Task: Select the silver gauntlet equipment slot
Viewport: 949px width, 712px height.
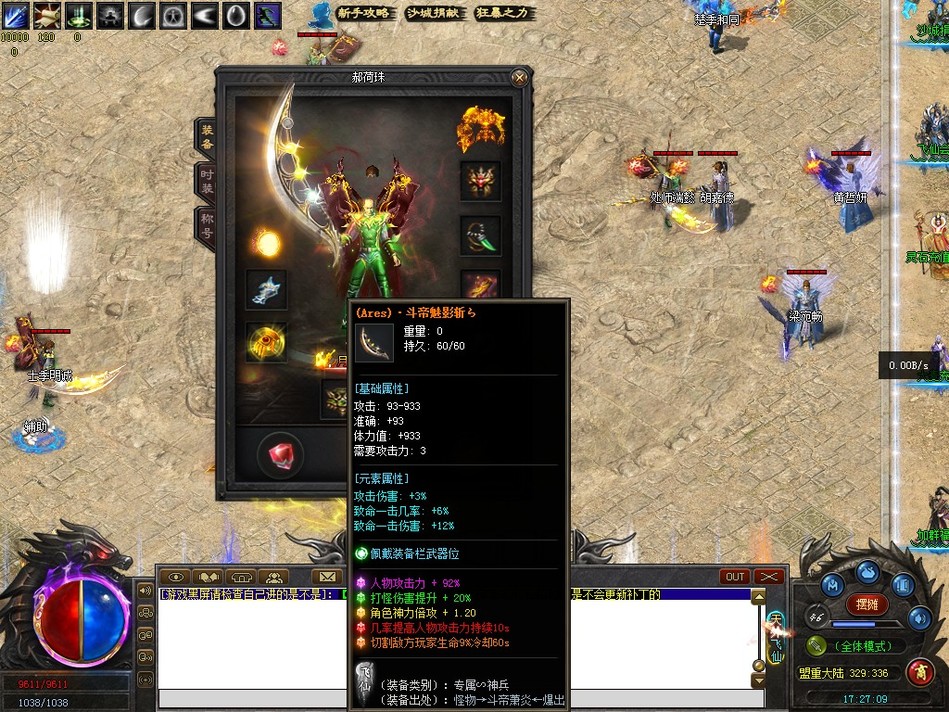Action: coord(266,289)
